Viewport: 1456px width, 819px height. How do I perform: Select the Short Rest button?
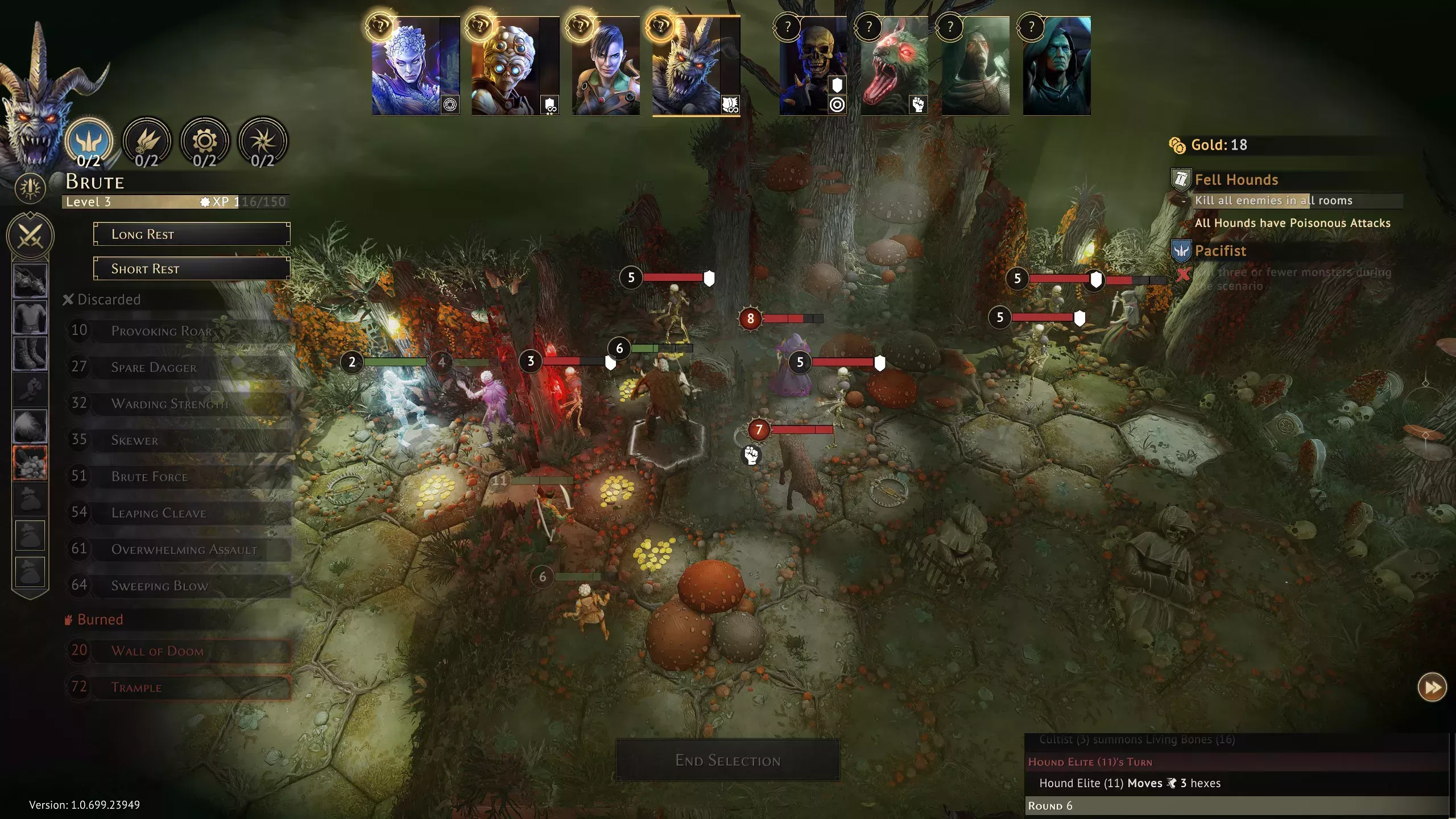[192, 268]
